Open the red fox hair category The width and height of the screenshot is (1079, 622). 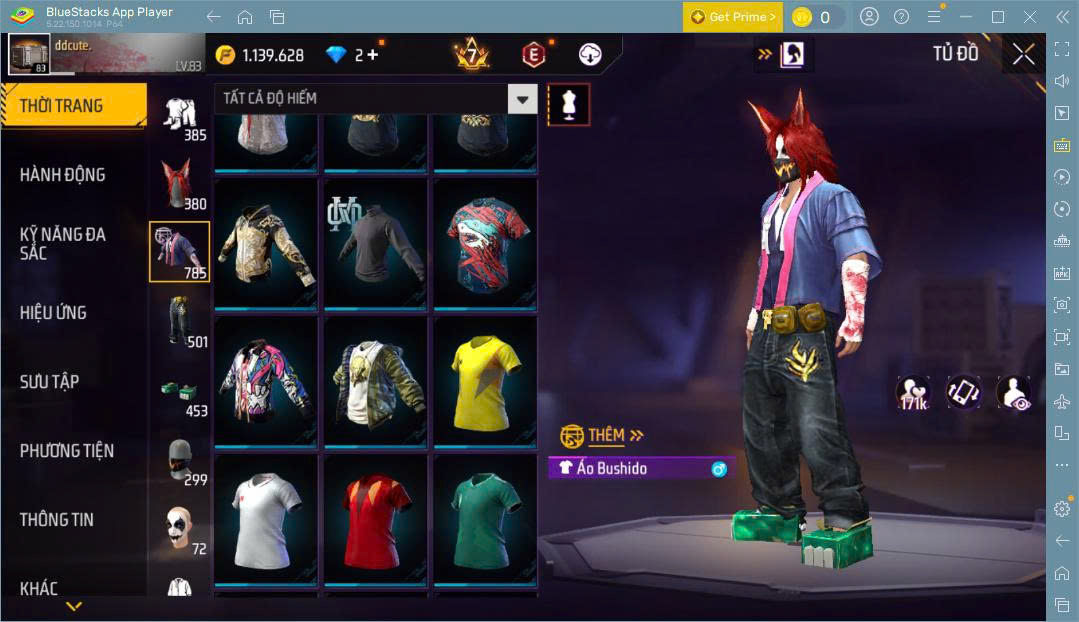pyautogui.click(x=180, y=183)
